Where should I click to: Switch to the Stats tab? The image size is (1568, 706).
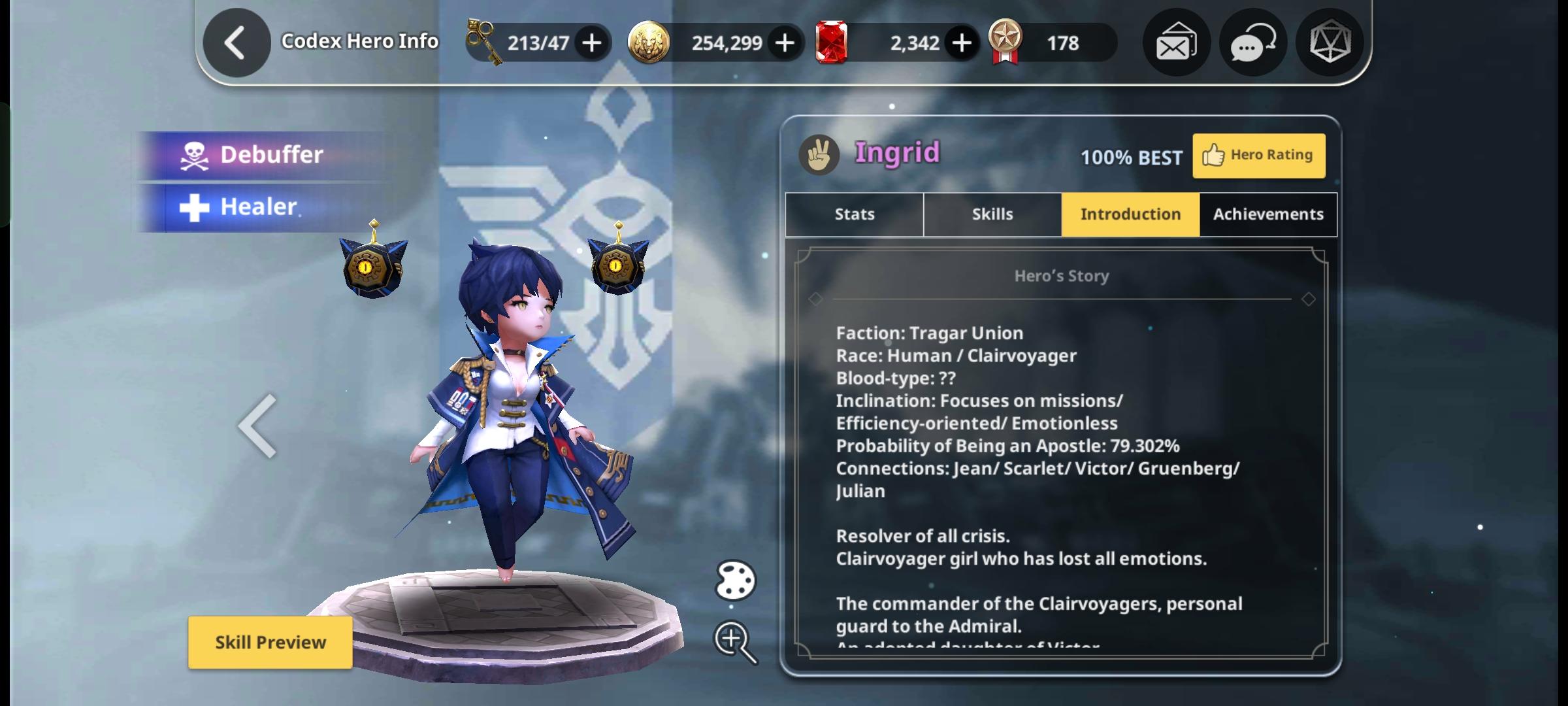click(x=853, y=214)
